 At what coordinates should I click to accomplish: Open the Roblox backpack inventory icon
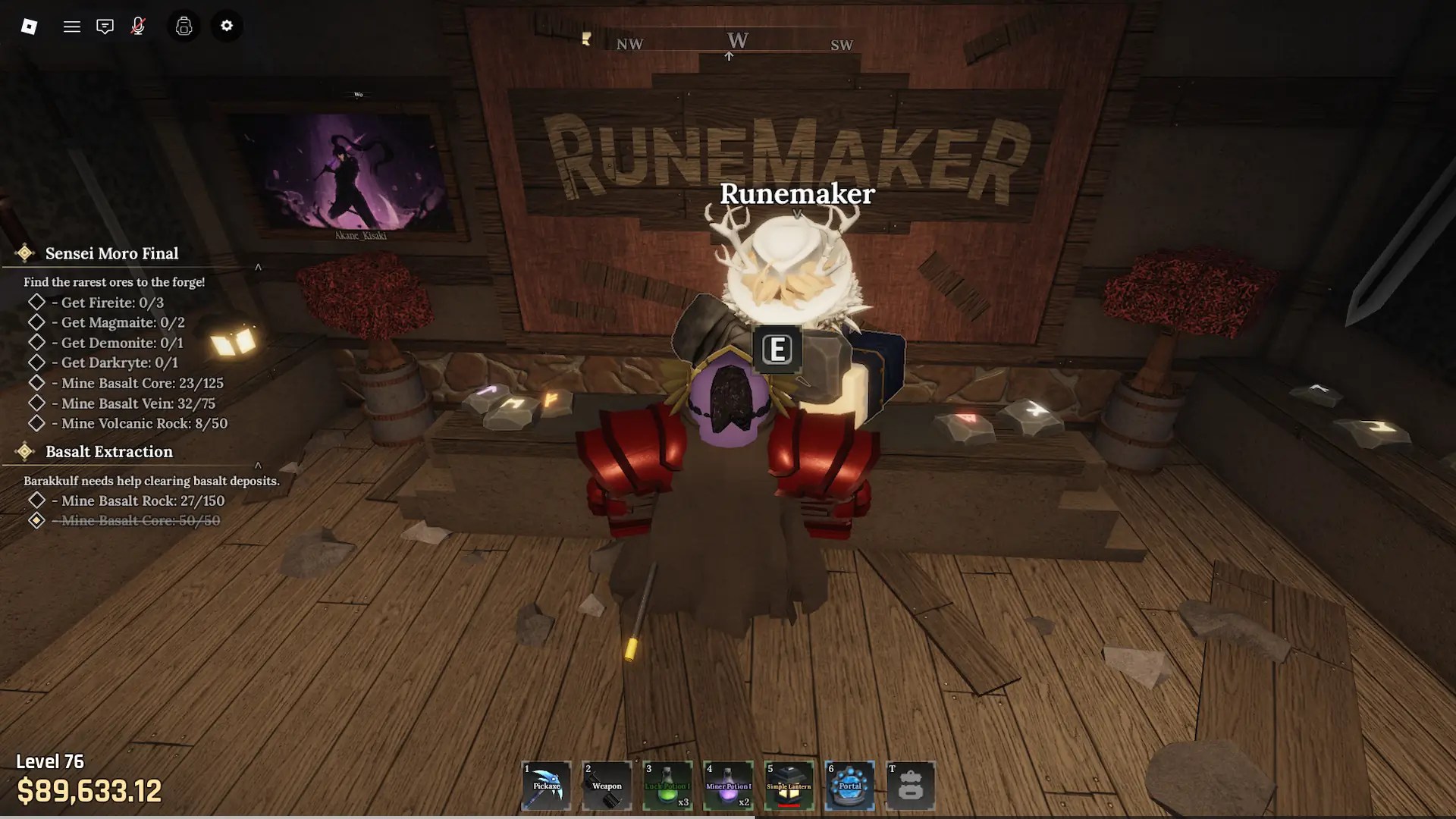tap(183, 26)
